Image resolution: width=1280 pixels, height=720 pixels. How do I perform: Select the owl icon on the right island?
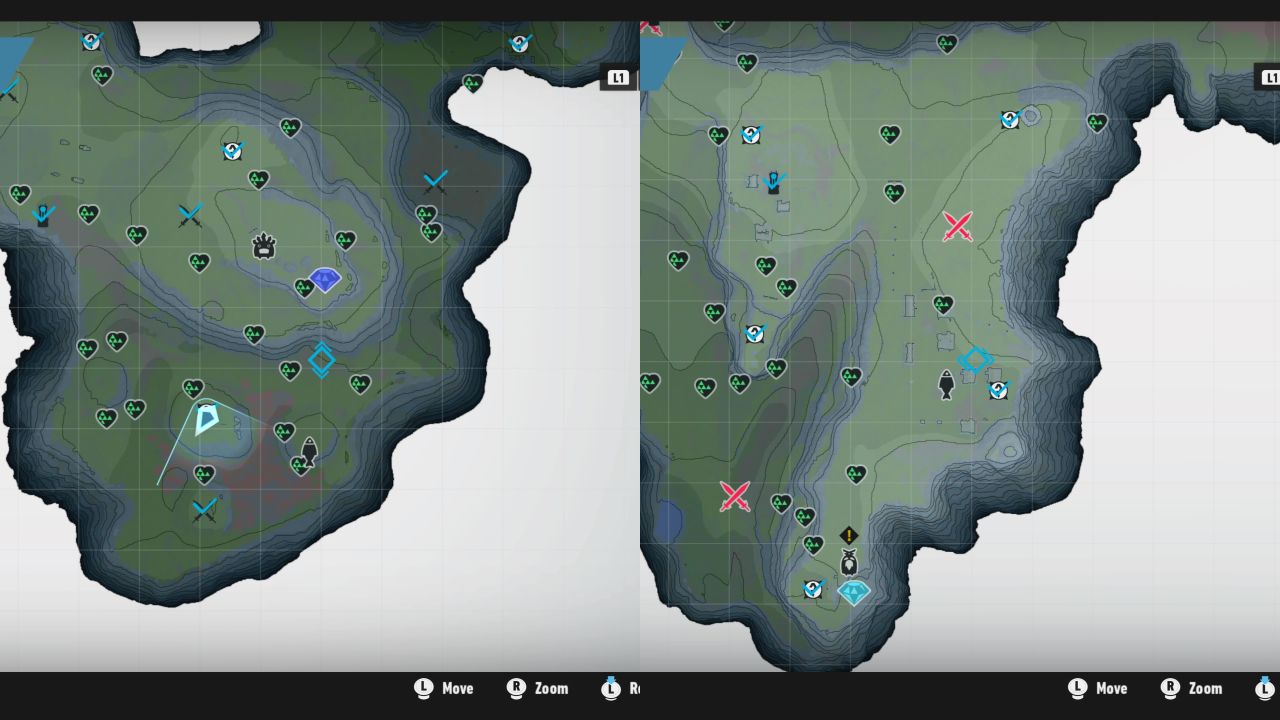(848, 563)
